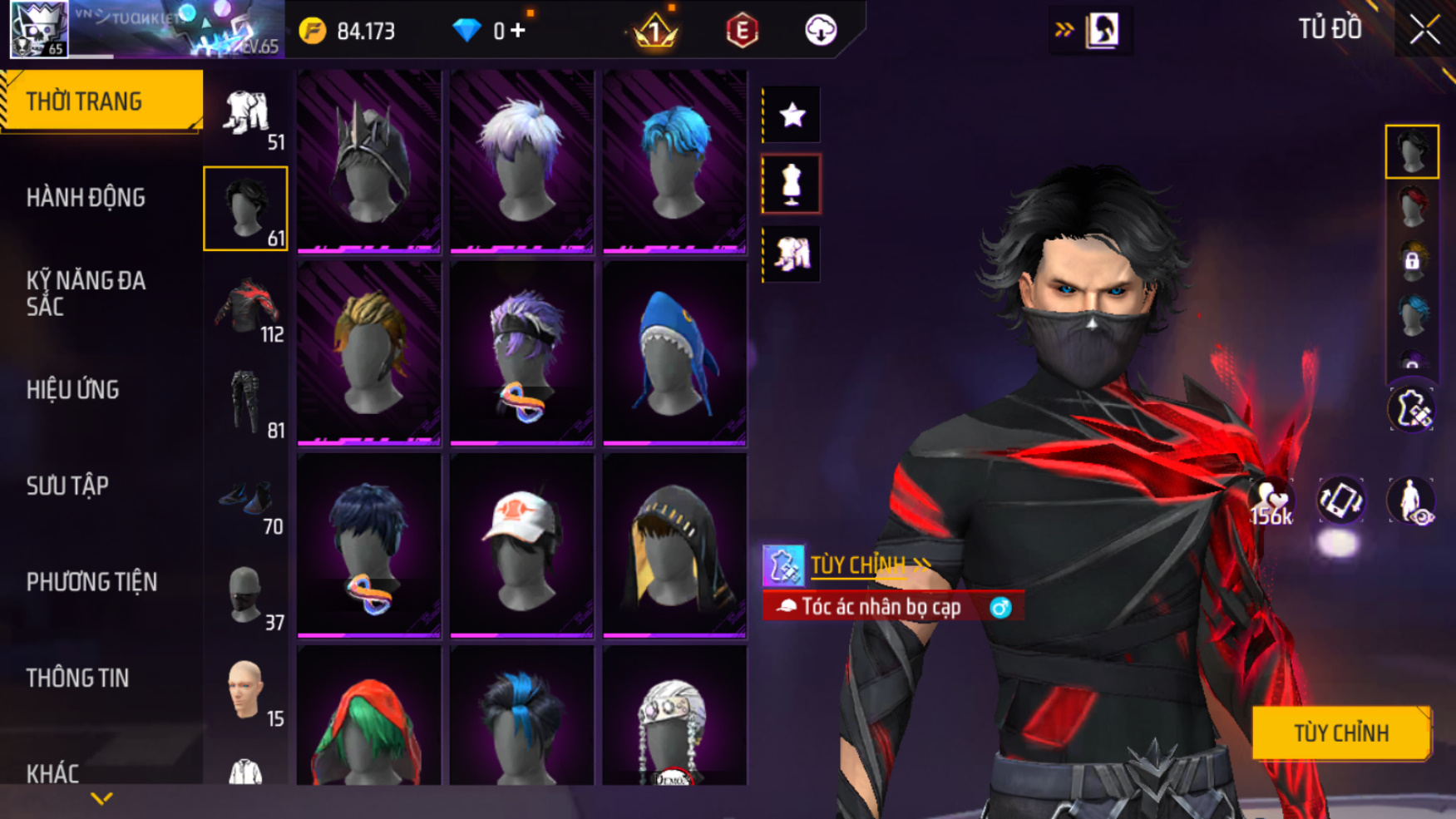Show the shoes category with 70 items
This screenshot has width=1456, height=819.
pyautogui.click(x=246, y=500)
